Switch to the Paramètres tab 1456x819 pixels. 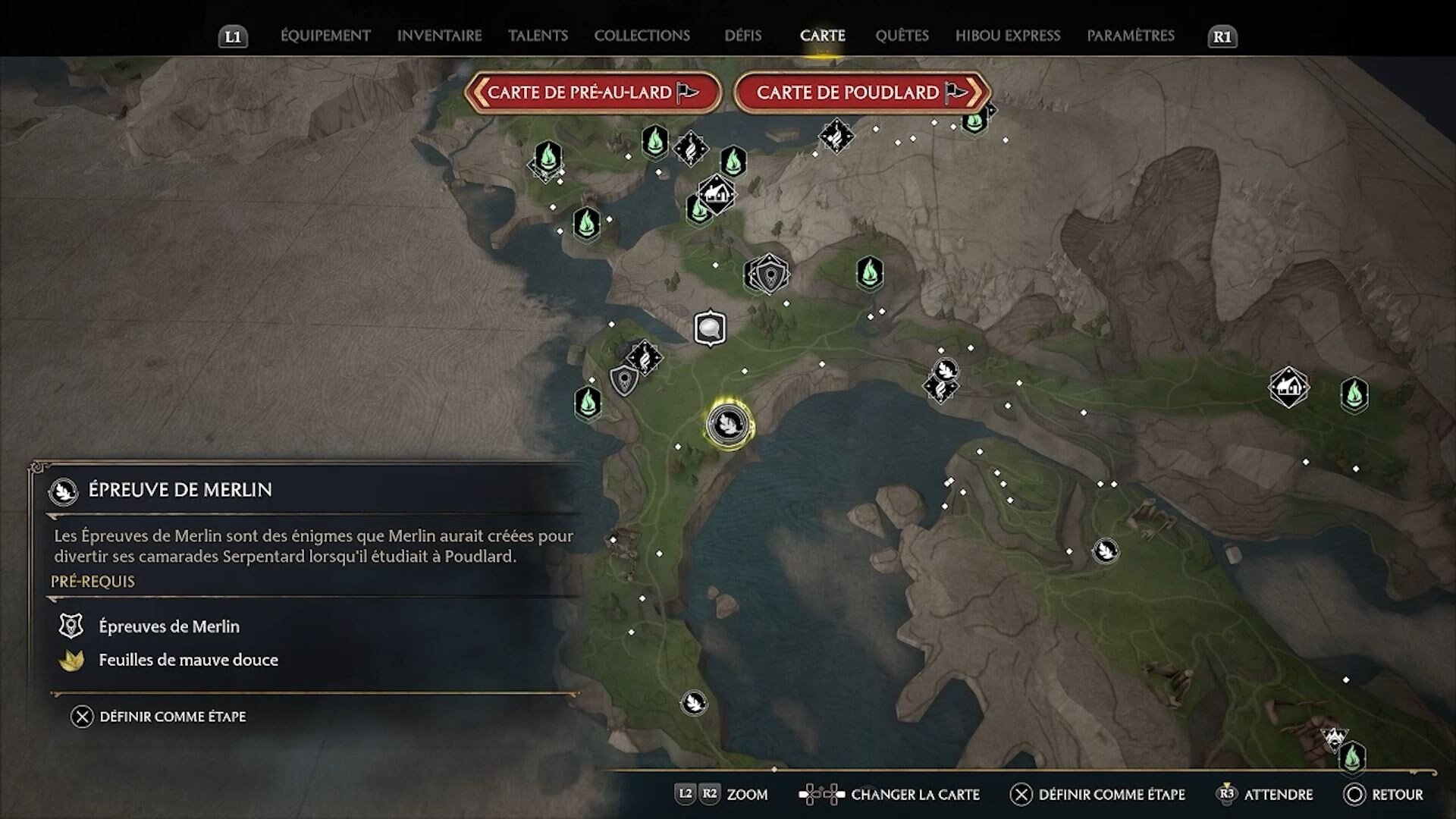pos(1130,36)
